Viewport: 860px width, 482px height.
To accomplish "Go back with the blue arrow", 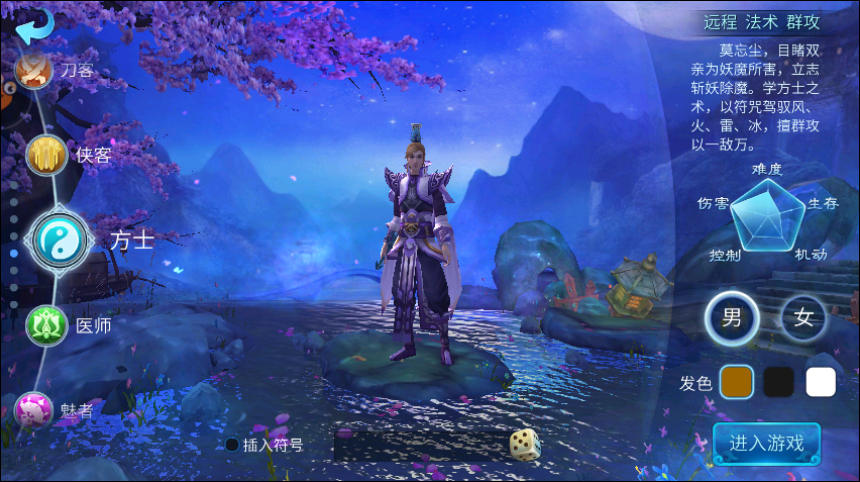I will (x=34, y=24).
